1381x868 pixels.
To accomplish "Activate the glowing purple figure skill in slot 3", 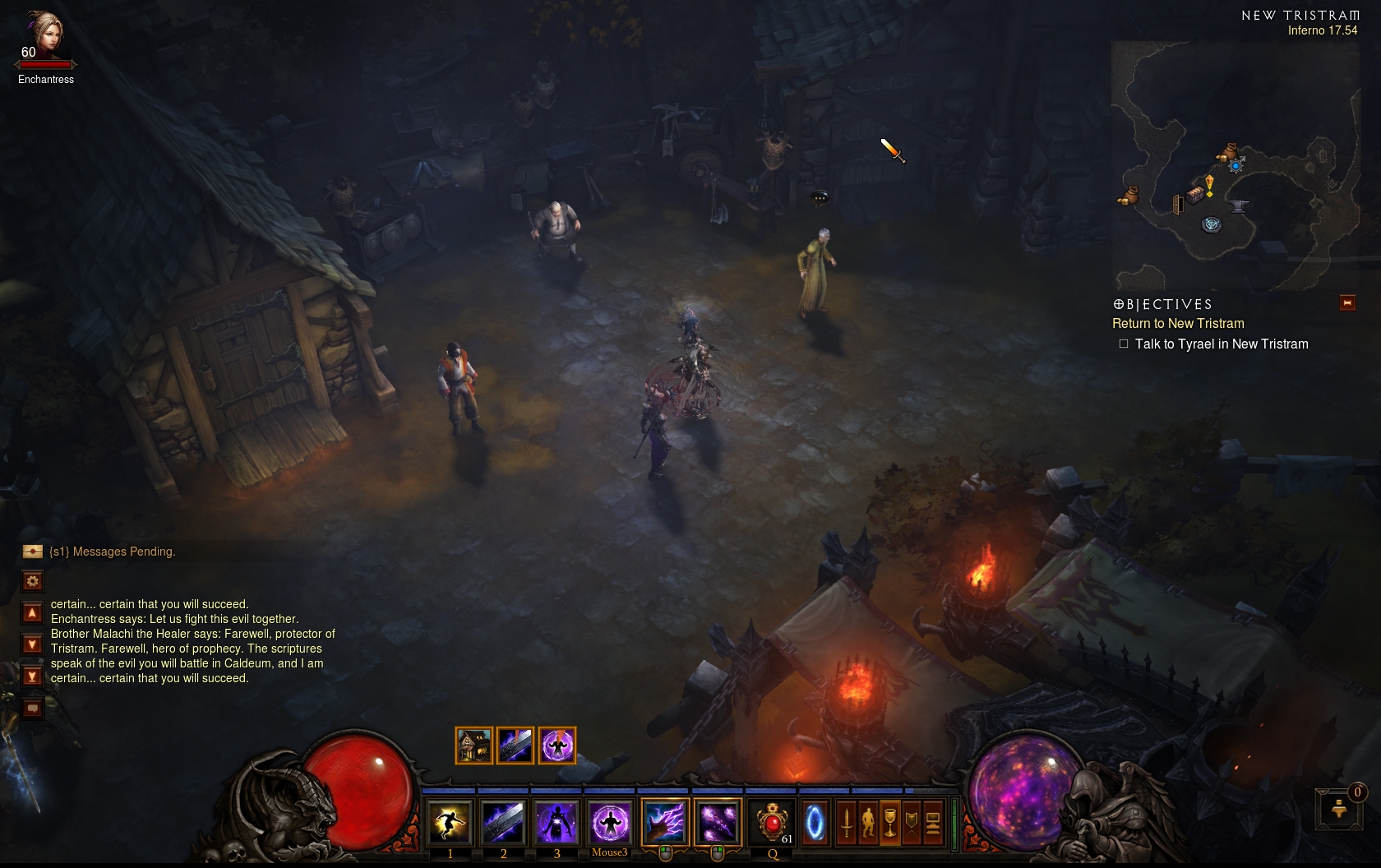I will tap(557, 822).
